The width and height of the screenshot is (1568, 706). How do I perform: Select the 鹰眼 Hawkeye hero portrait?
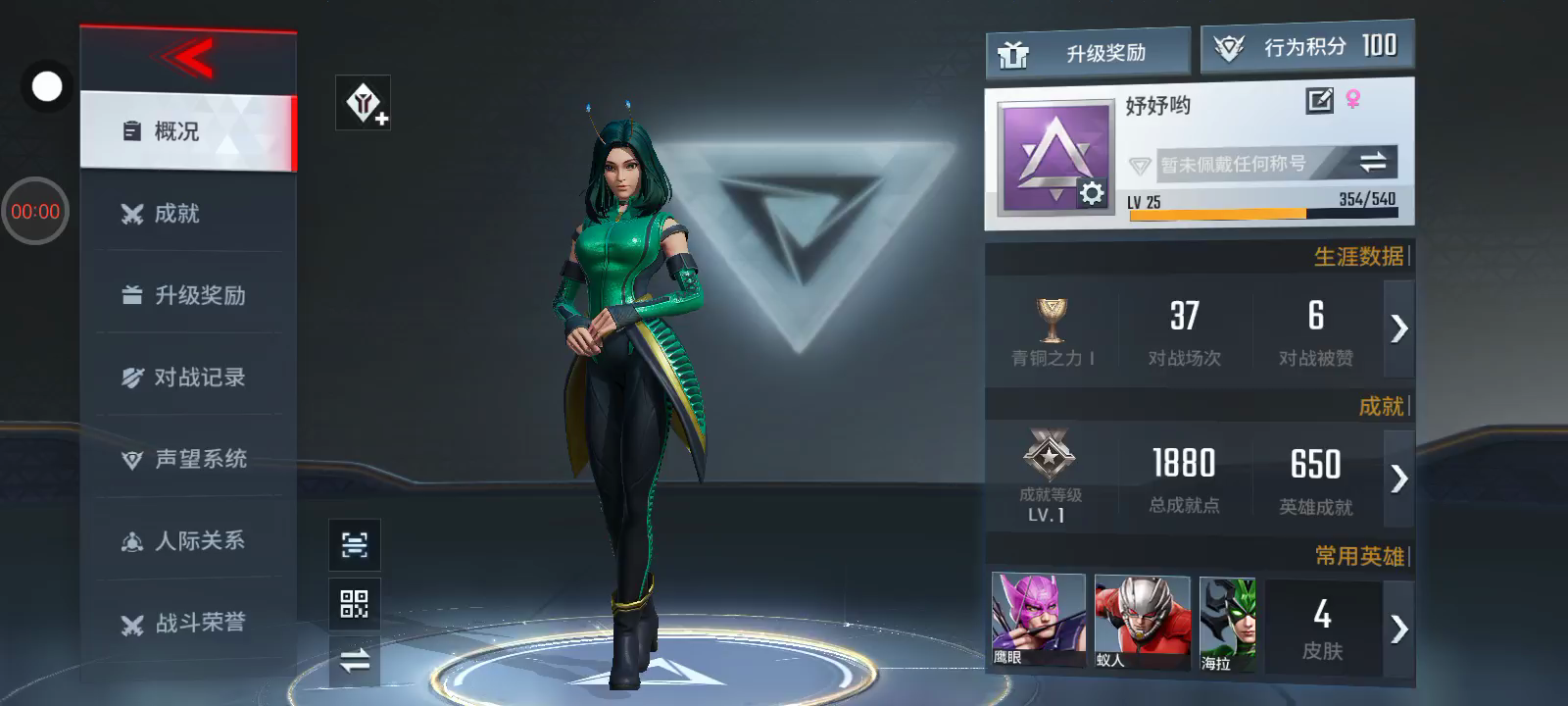pos(1038,621)
